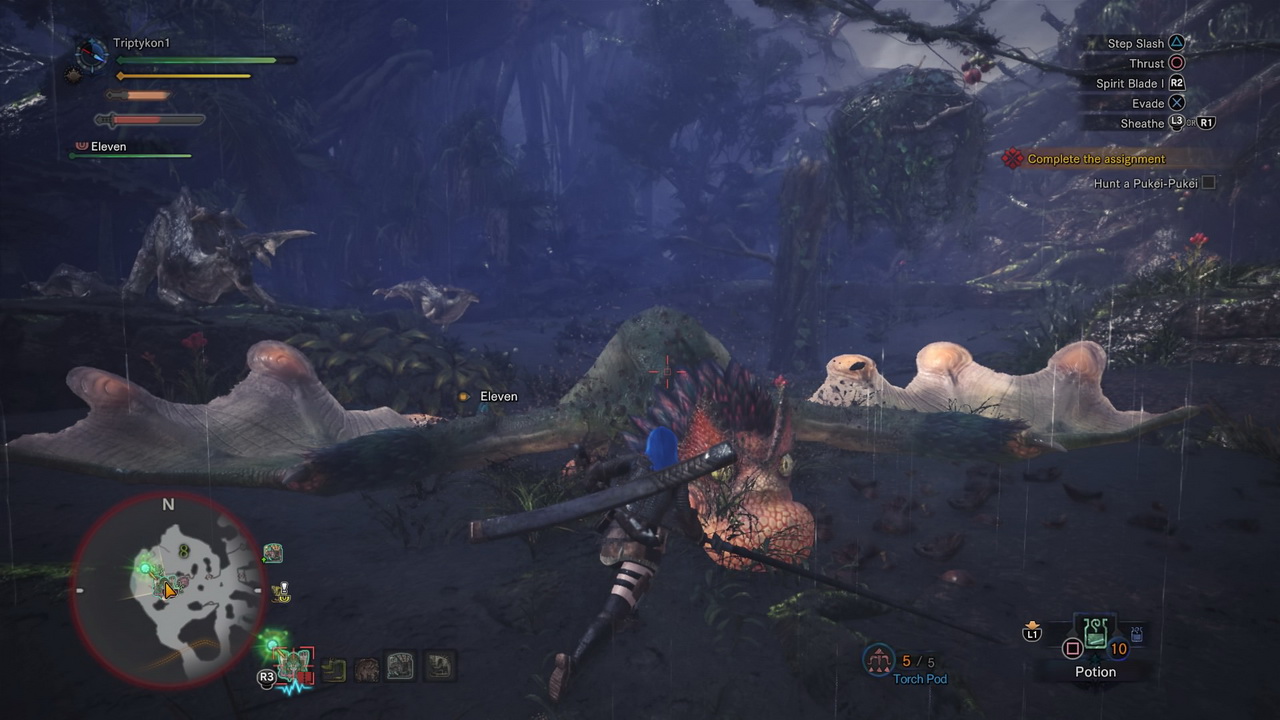Select the yellow exclamation notification icon
1280x720 pixels.
pyautogui.click(x=283, y=593)
